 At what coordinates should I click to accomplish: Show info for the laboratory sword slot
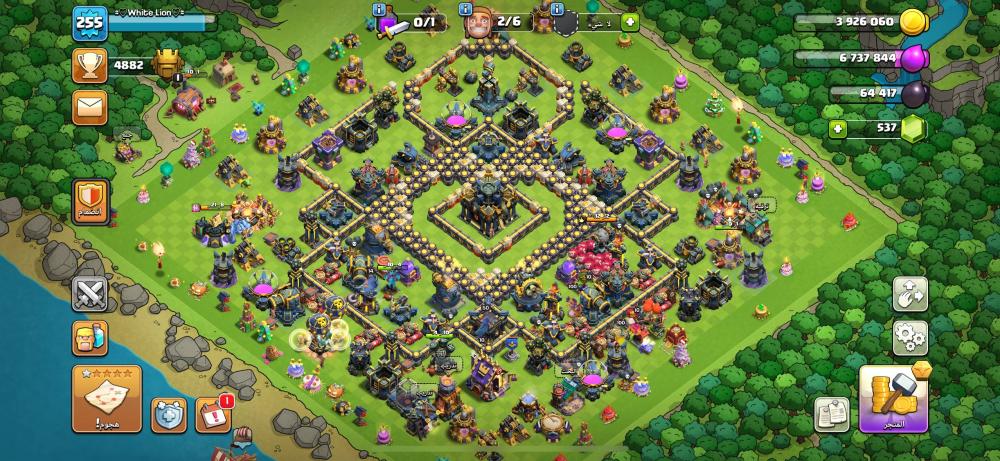click(380, 10)
